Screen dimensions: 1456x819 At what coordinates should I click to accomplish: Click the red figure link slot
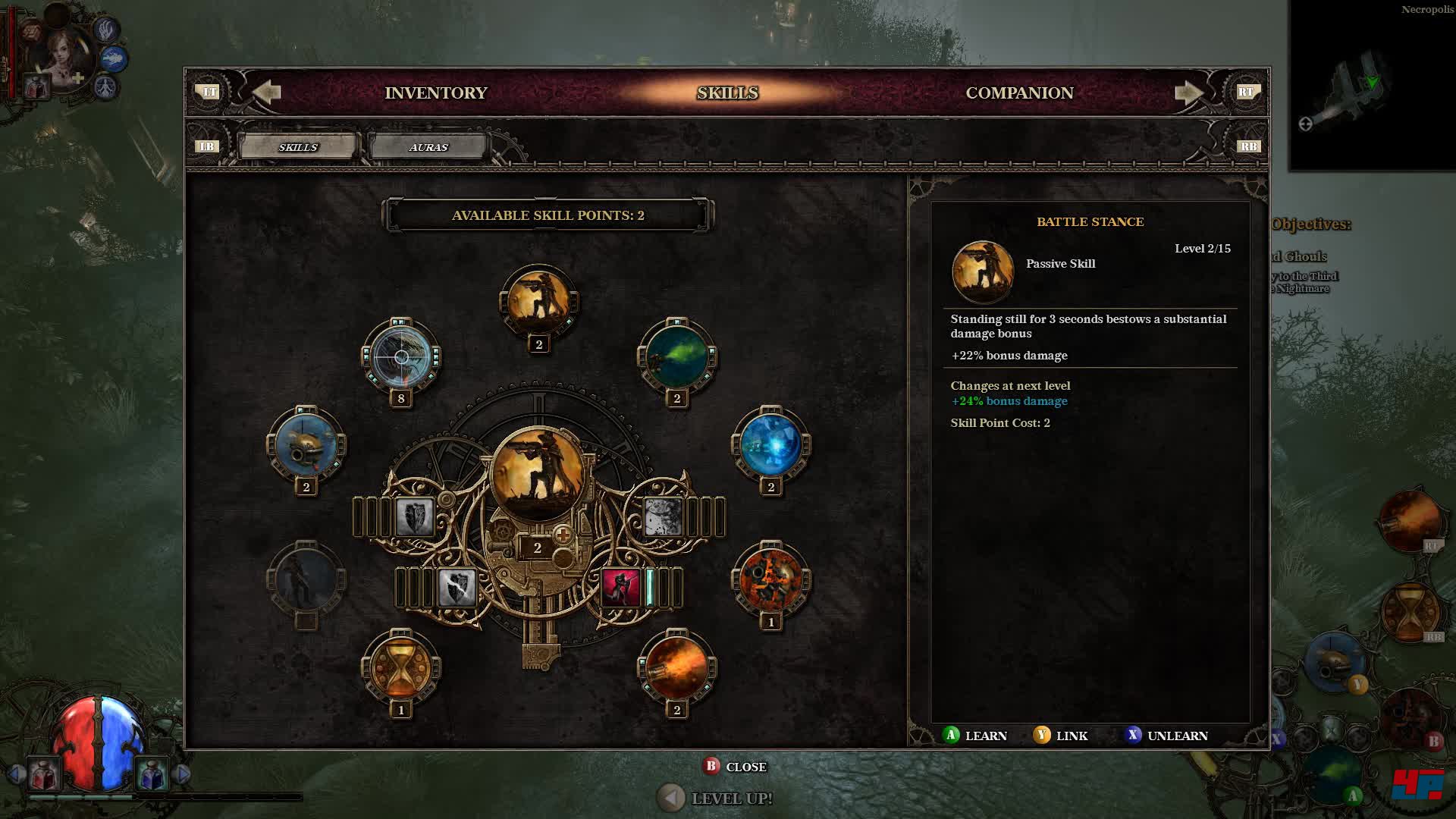click(621, 587)
